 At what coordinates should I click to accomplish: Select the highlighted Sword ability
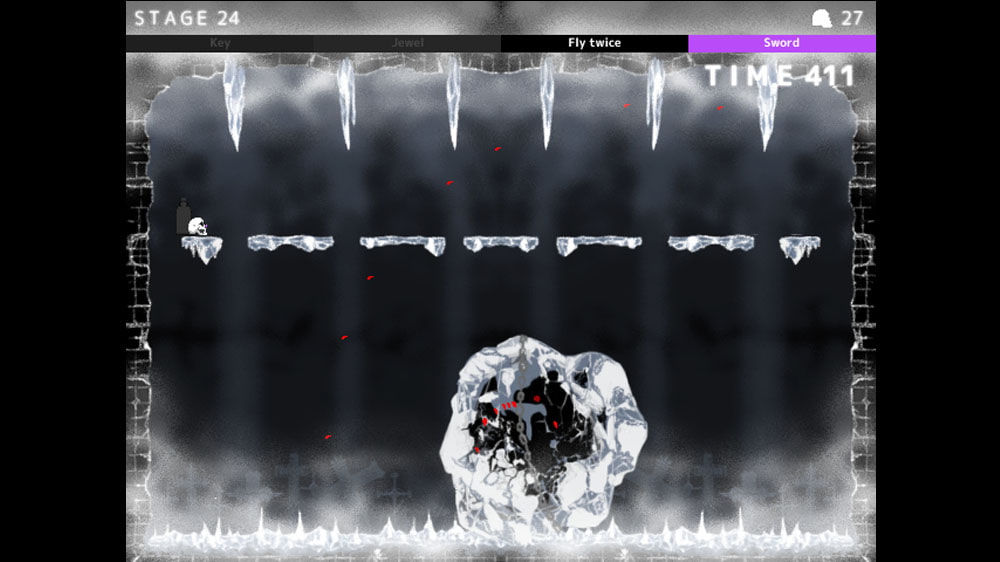pyautogui.click(x=781, y=44)
